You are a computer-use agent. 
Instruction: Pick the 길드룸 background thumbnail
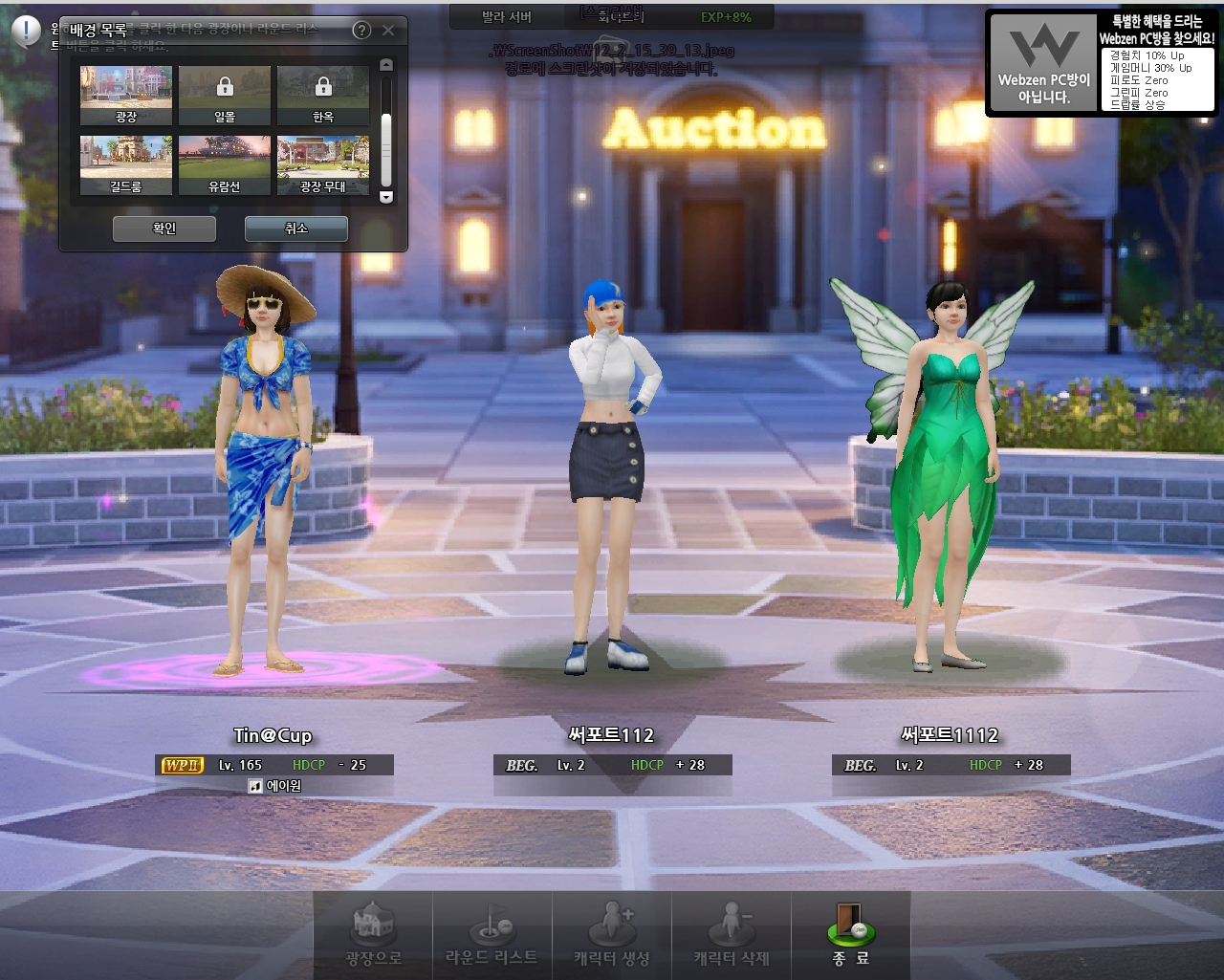pos(126,164)
